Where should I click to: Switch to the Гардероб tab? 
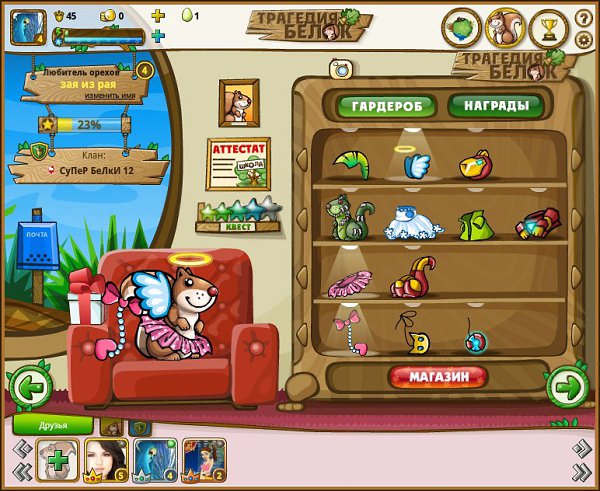click(x=386, y=106)
